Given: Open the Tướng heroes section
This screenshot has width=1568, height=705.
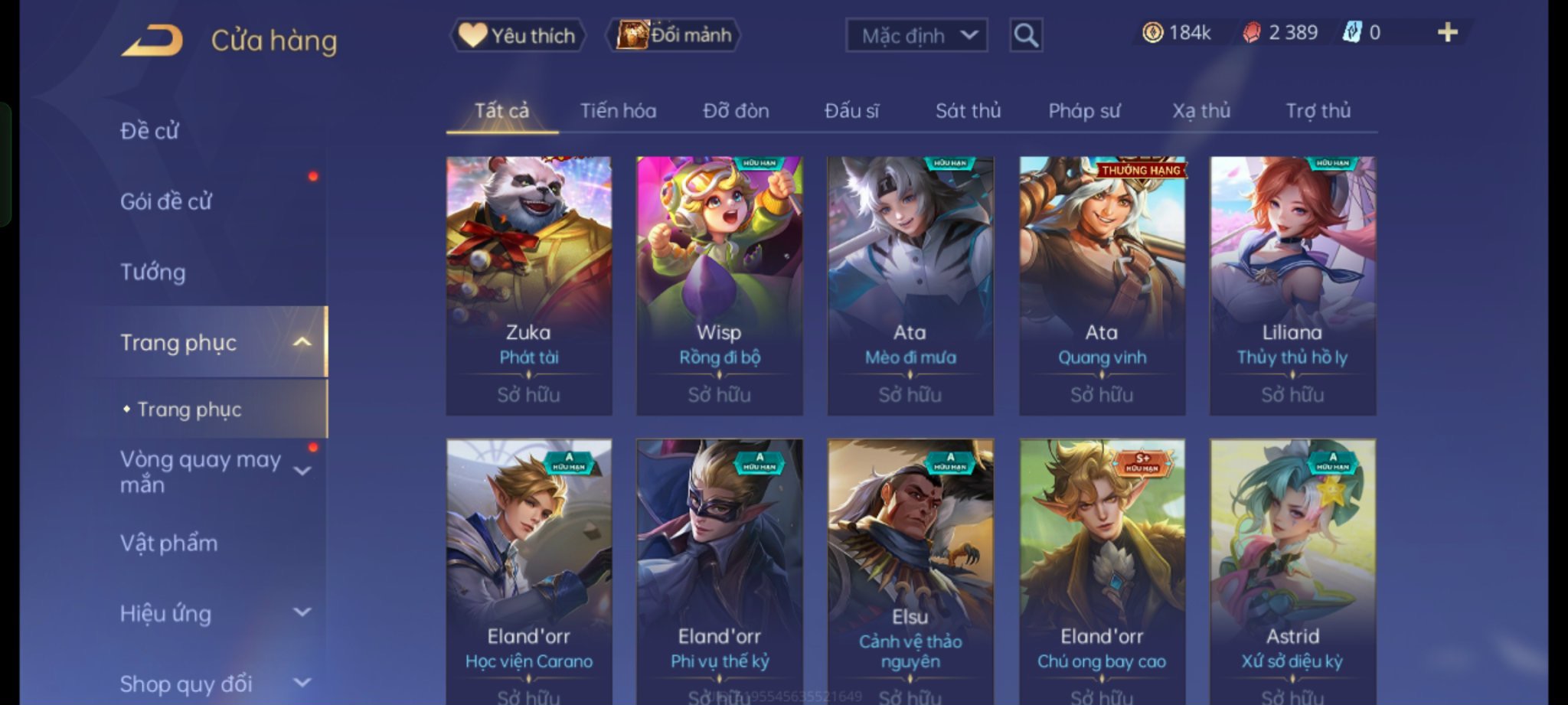Looking at the screenshot, I should pyautogui.click(x=153, y=272).
